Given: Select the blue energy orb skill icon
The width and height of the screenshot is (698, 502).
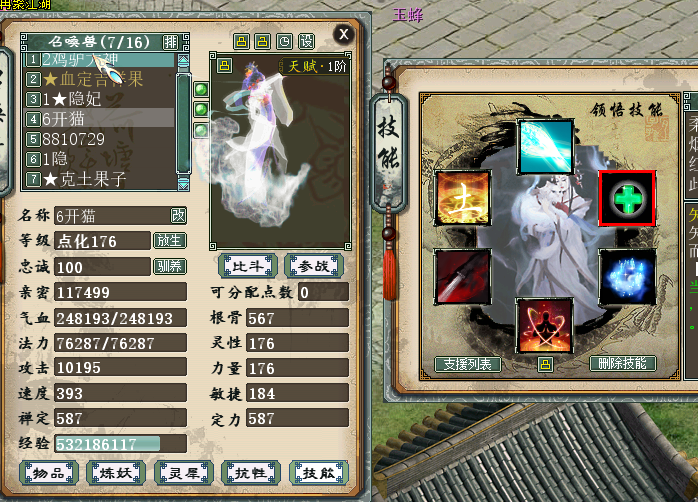Looking at the screenshot, I should 626,277.
